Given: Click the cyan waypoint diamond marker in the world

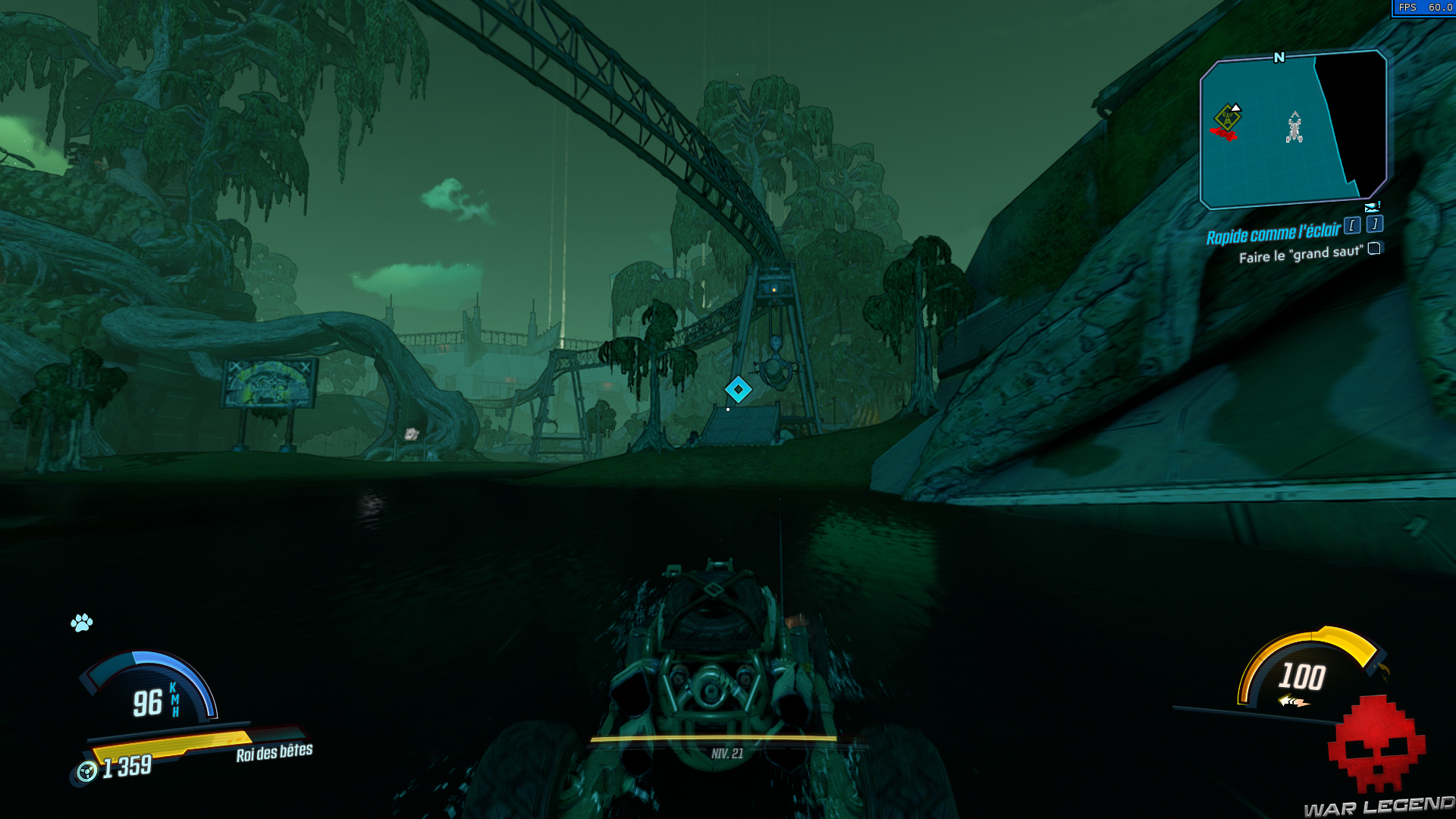Looking at the screenshot, I should pos(739,389).
